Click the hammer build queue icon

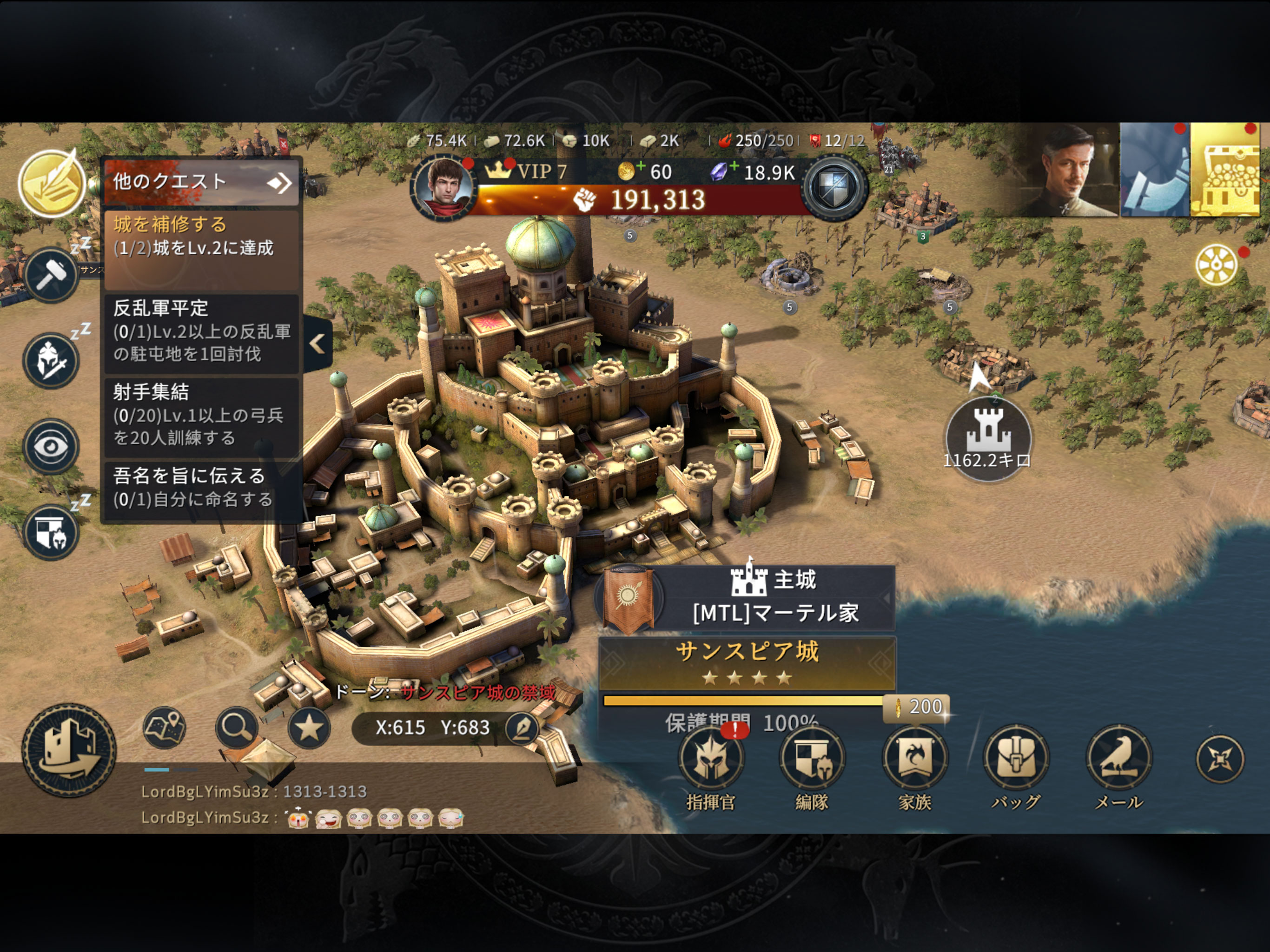click(x=51, y=275)
